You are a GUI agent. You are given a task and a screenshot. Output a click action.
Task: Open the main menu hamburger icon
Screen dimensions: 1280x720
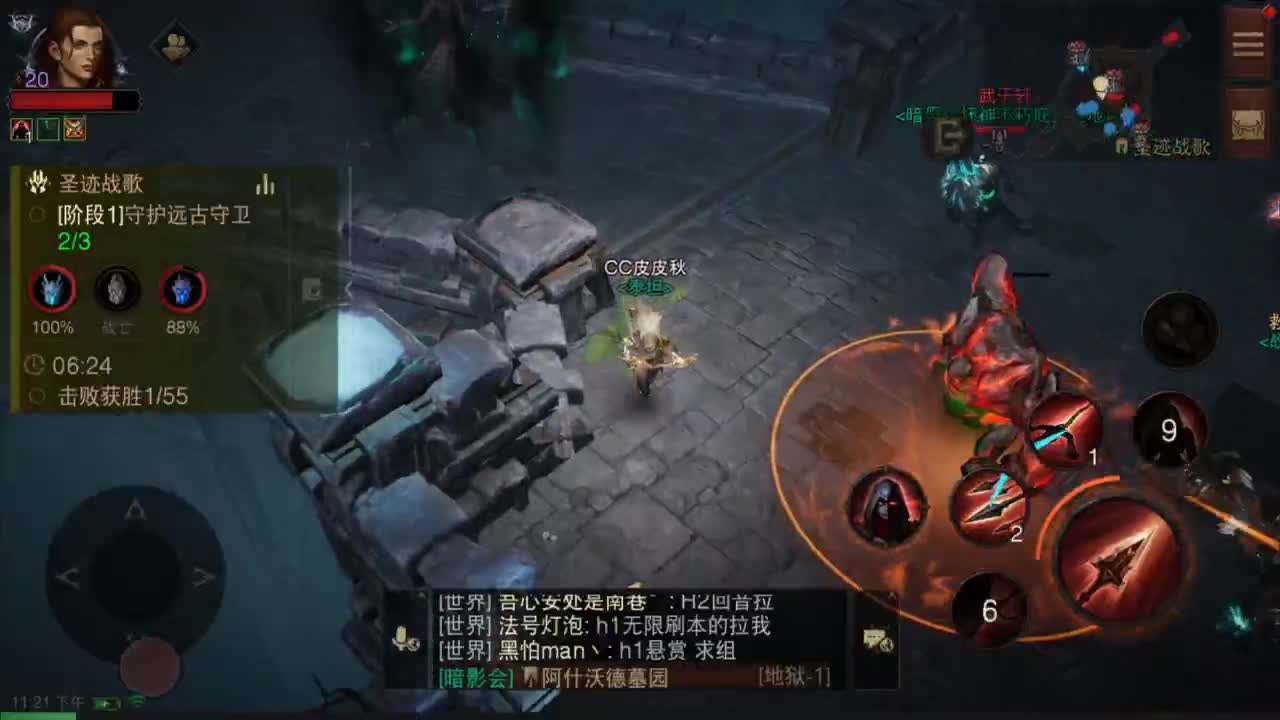coord(1247,42)
